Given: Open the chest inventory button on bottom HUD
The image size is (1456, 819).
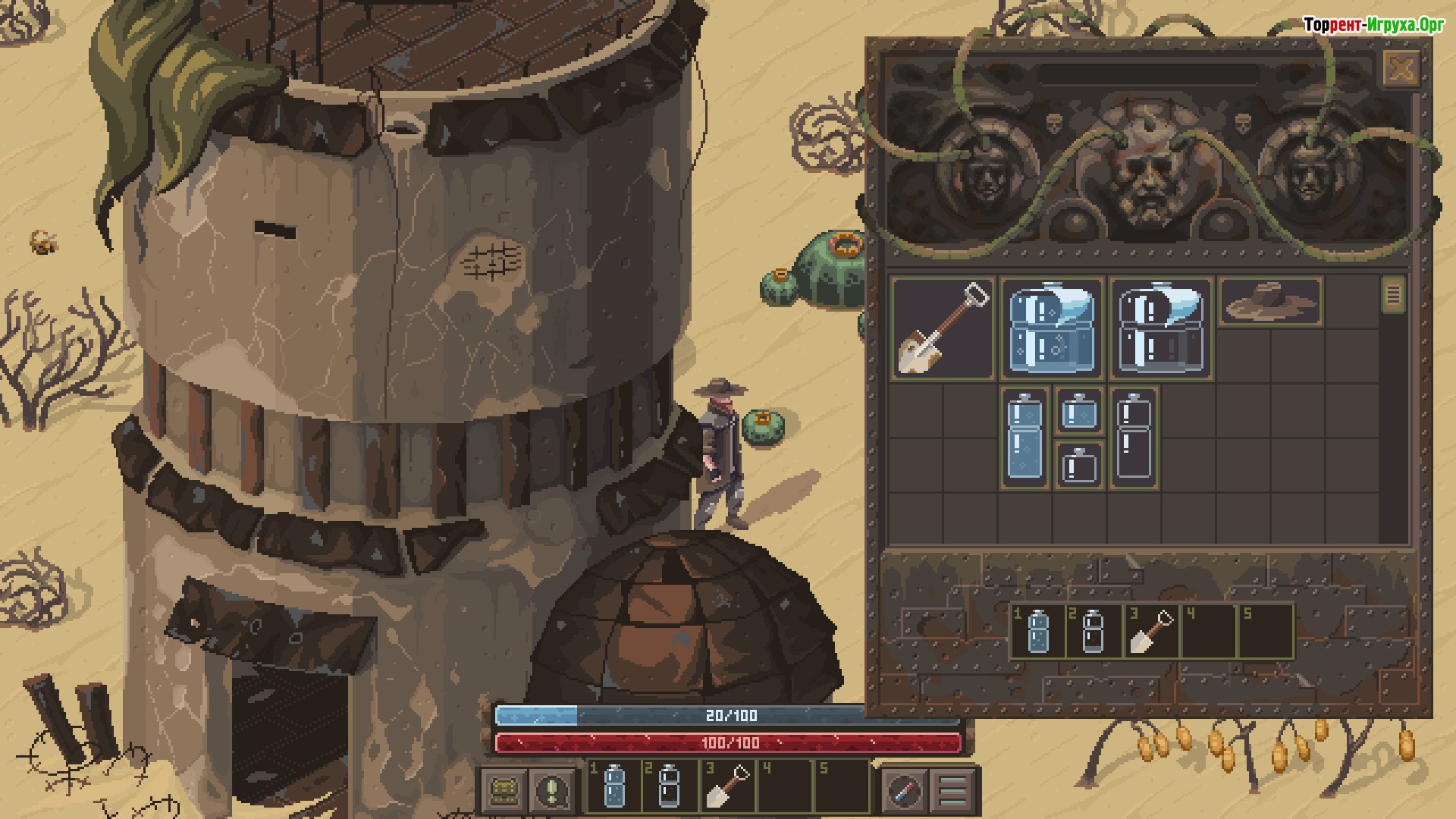Looking at the screenshot, I should tap(503, 791).
